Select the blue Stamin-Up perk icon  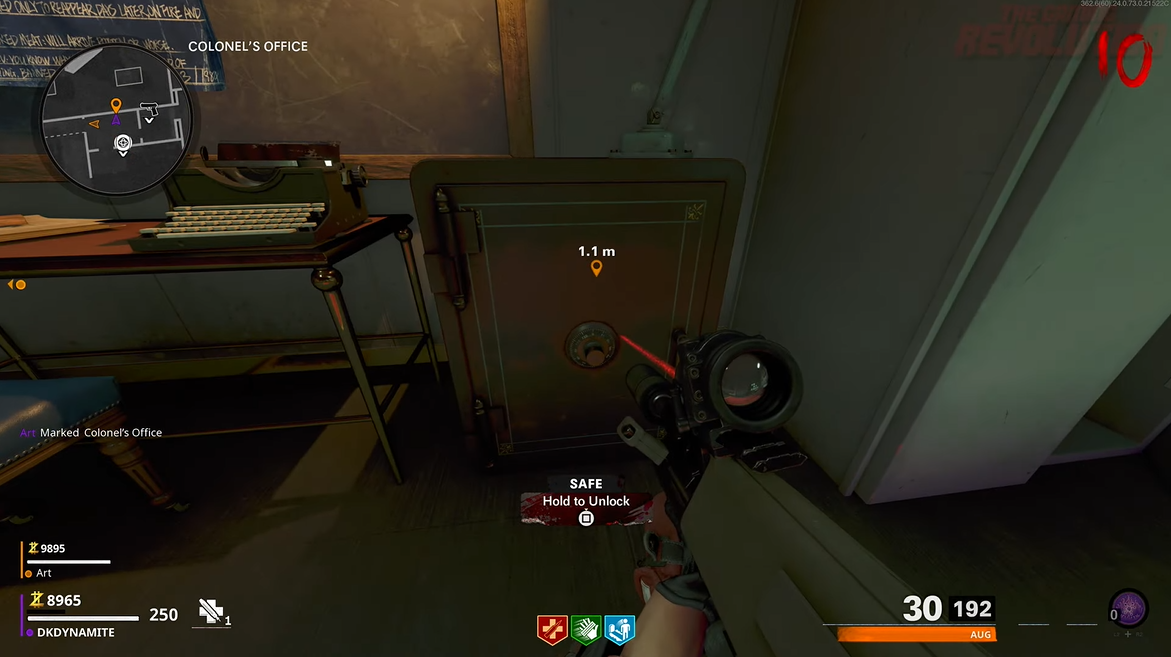tap(619, 629)
